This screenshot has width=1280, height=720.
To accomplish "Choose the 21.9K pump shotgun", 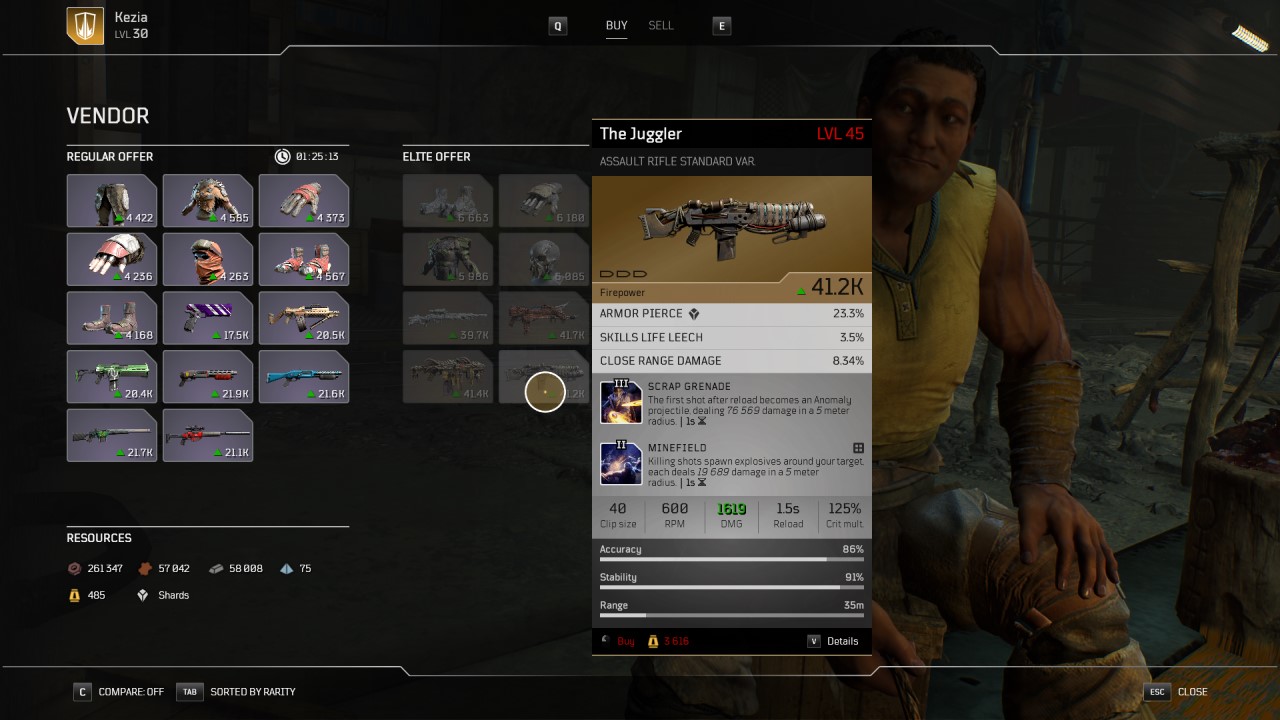I will pos(208,377).
